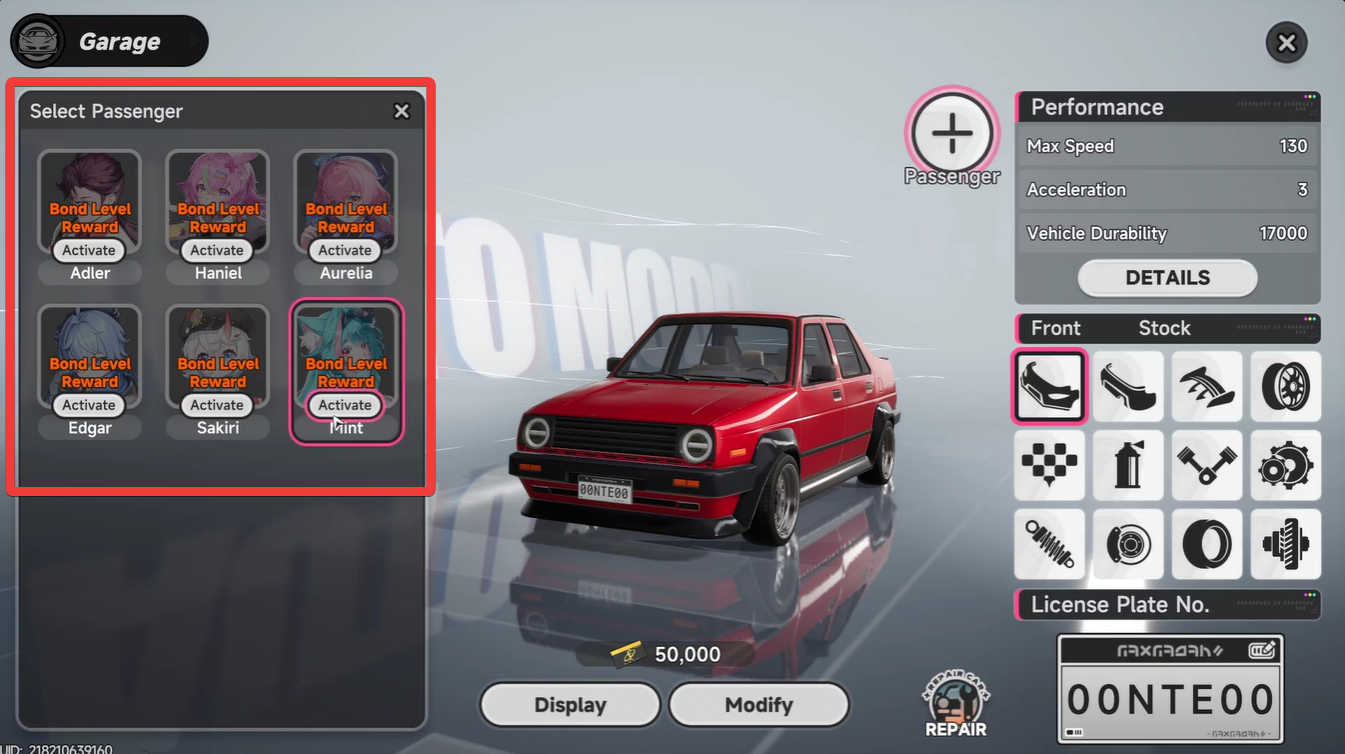Choose the spoiler customization icon
The width and height of the screenshot is (1345, 754).
coord(1207,386)
